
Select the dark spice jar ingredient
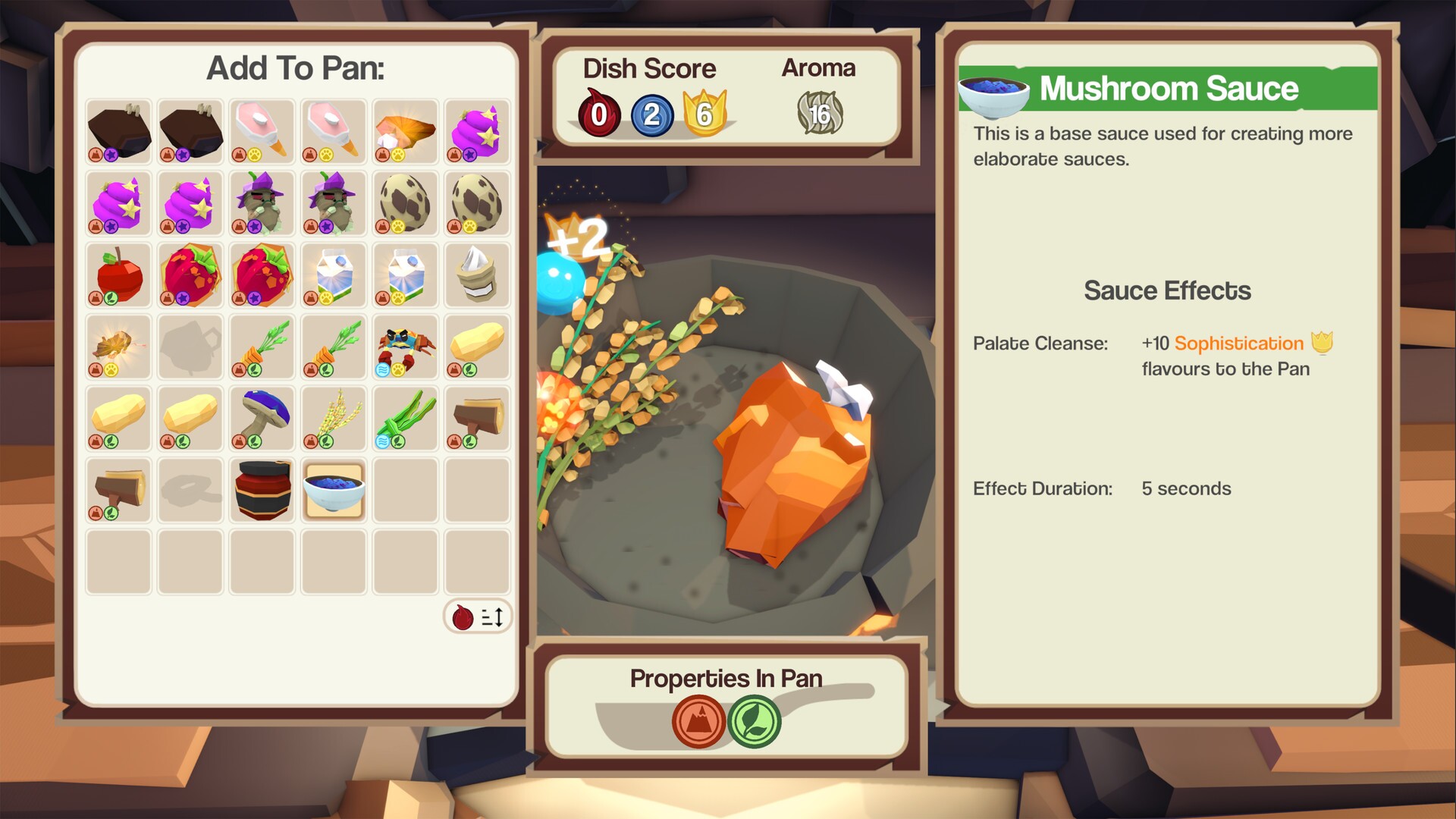(x=261, y=491)
